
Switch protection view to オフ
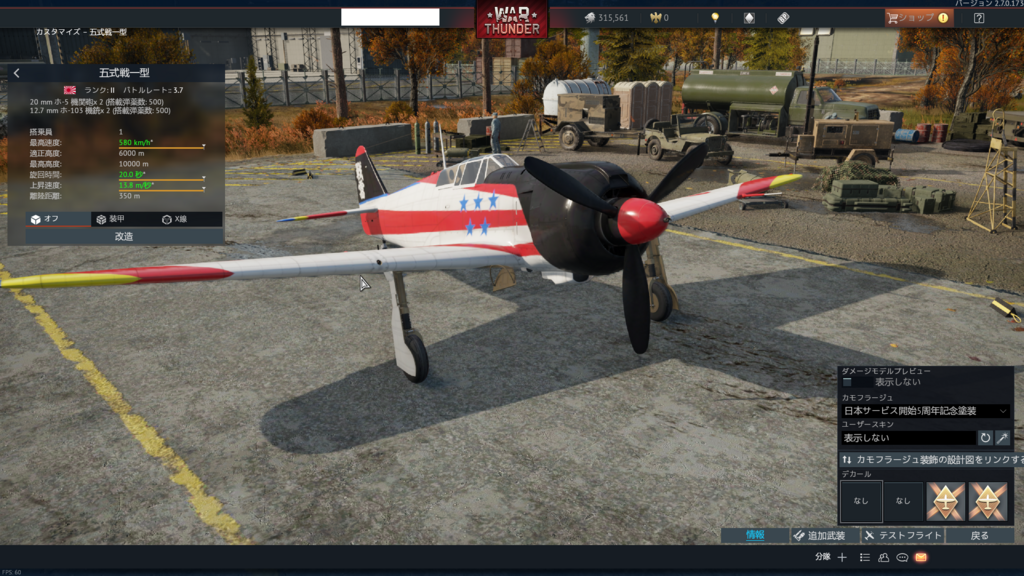click(x=51, y=219)
